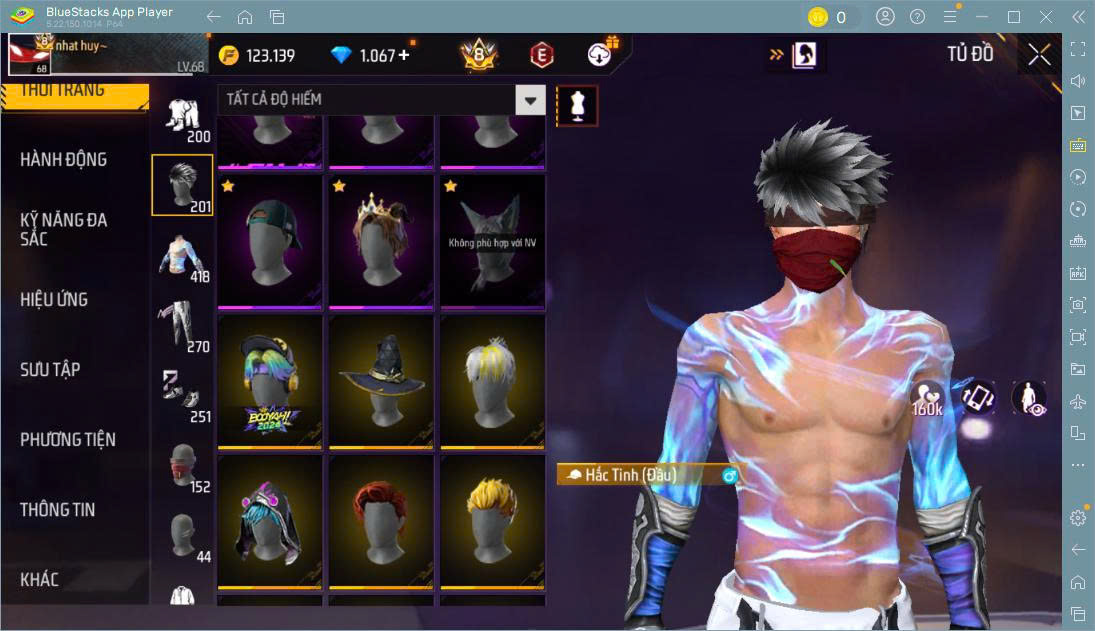Add diamonds with the plus button
1095x631 pixels.
point(404,55)
